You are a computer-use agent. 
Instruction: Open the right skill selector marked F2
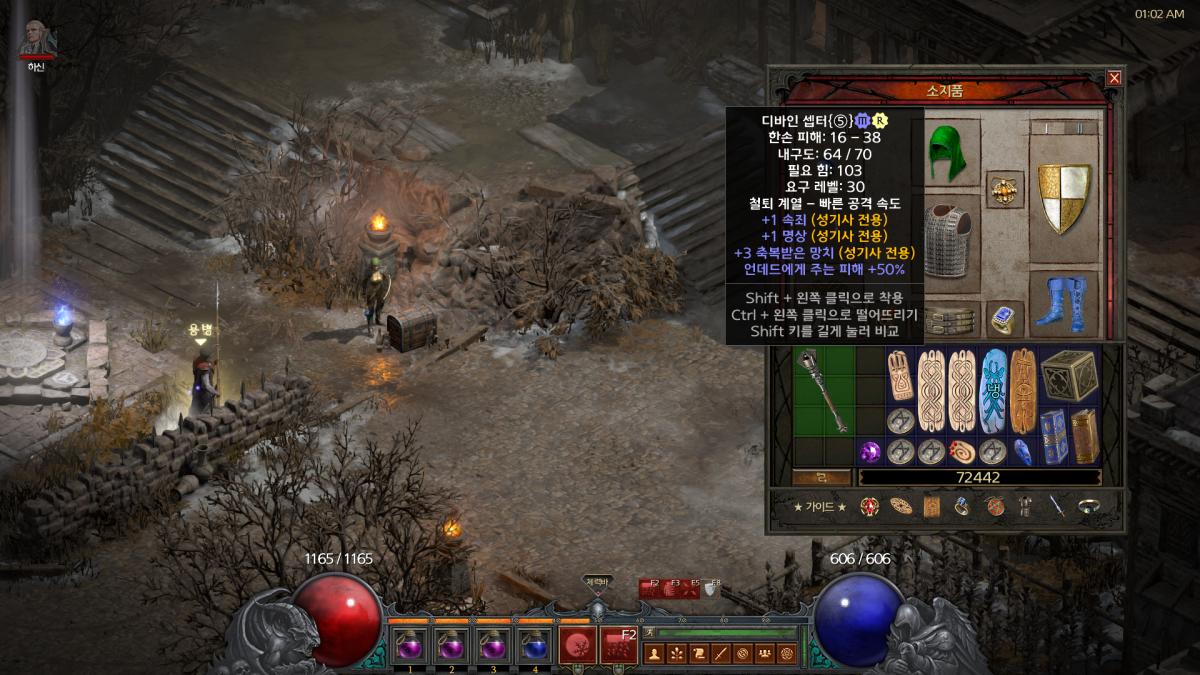[619, 644]
